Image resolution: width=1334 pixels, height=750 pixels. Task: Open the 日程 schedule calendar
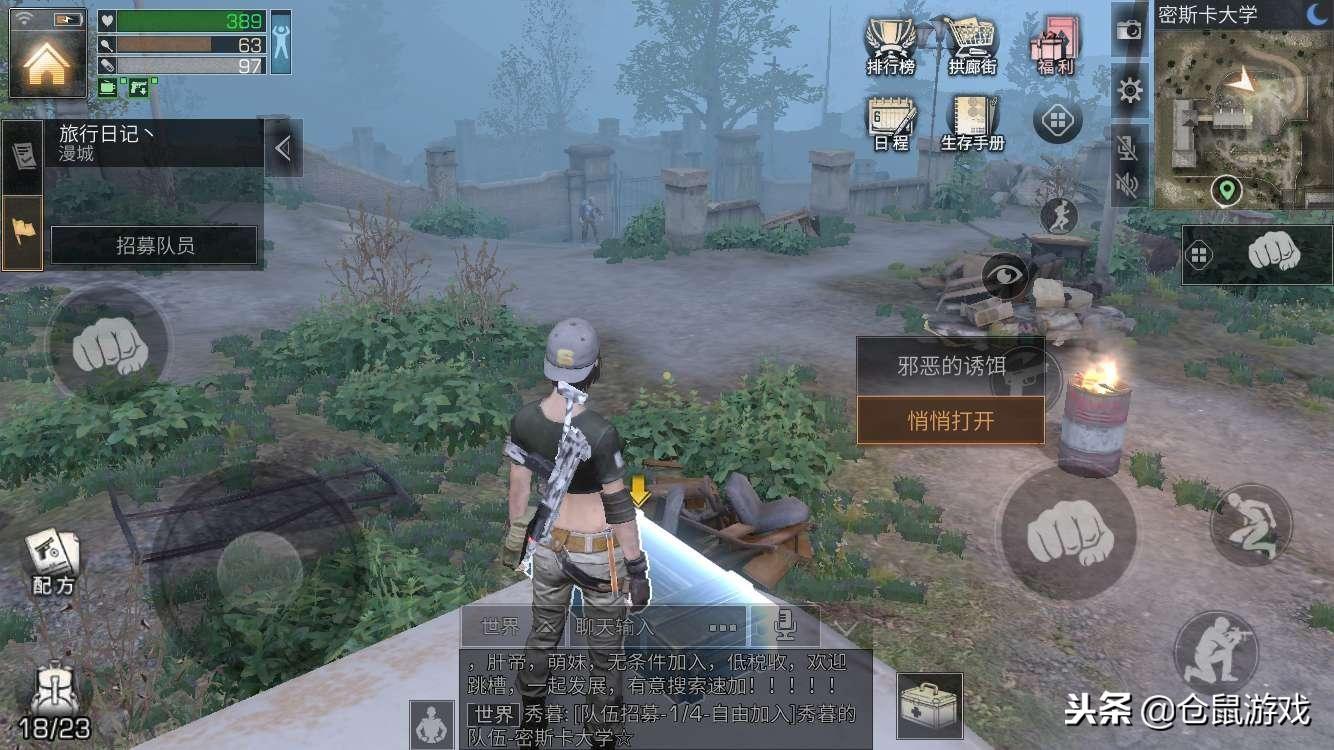[890, 123]
